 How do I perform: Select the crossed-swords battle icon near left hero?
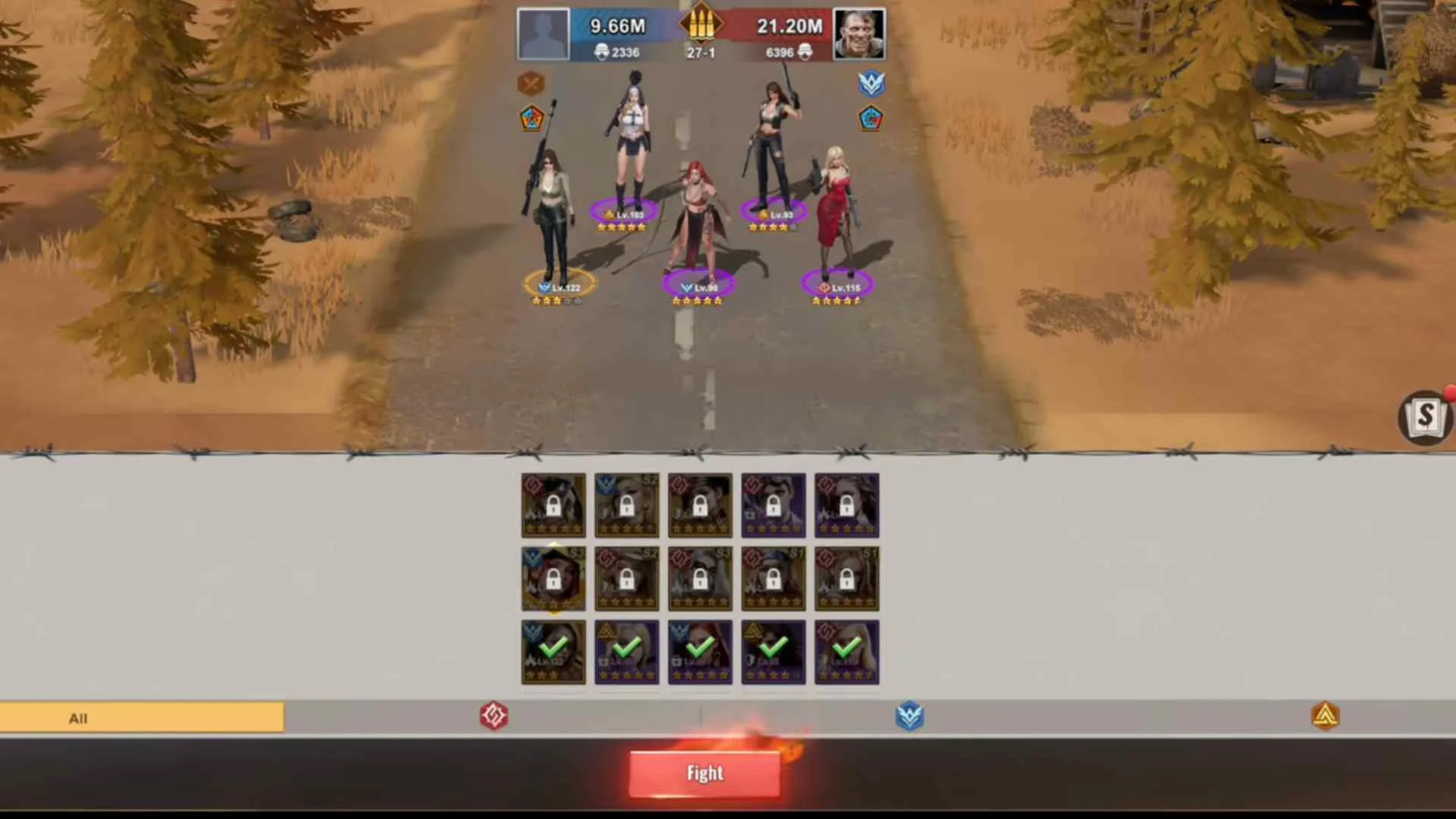click(531, 83)
